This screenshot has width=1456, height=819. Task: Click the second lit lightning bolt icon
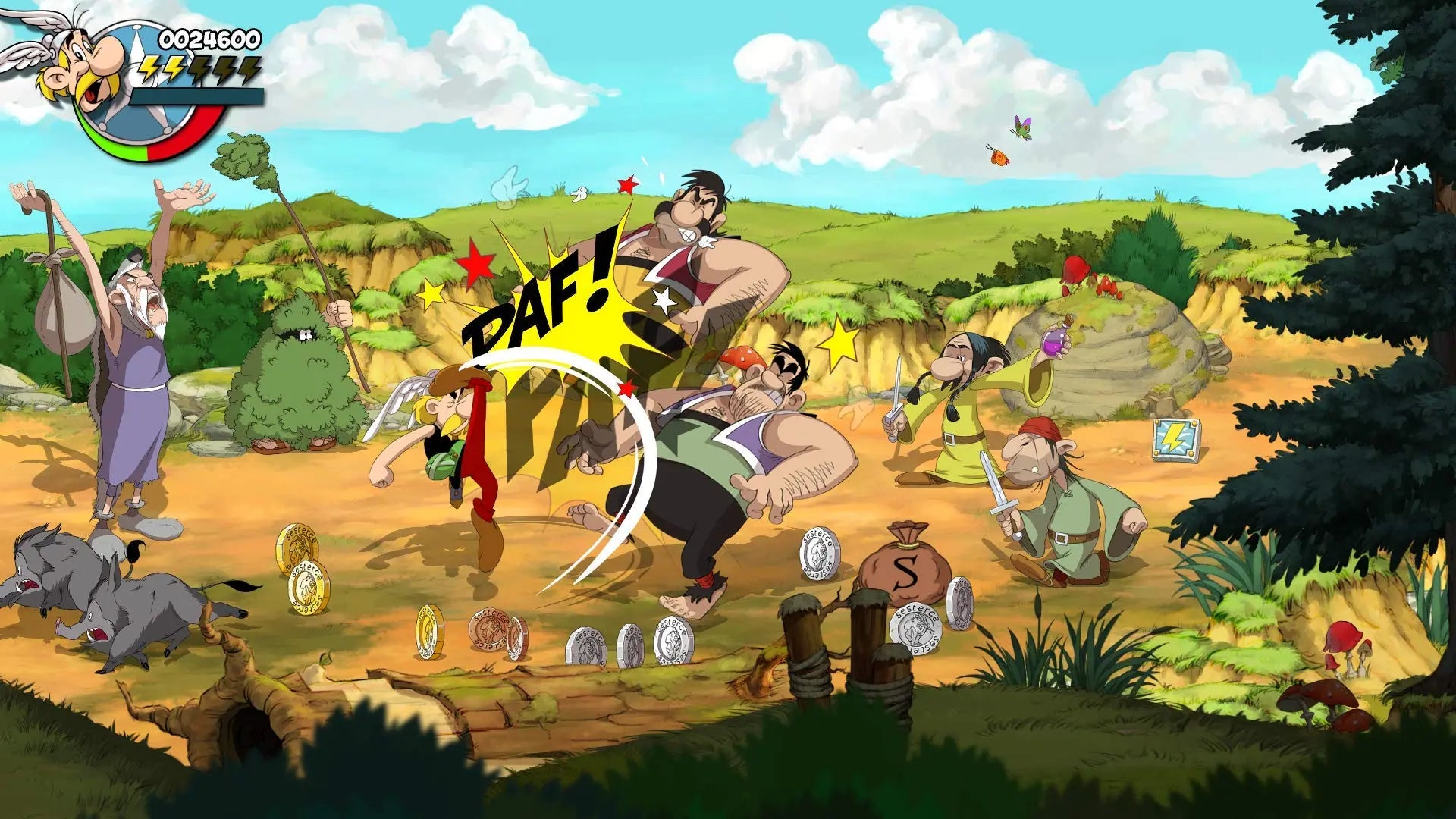click(x=173, y=71)
